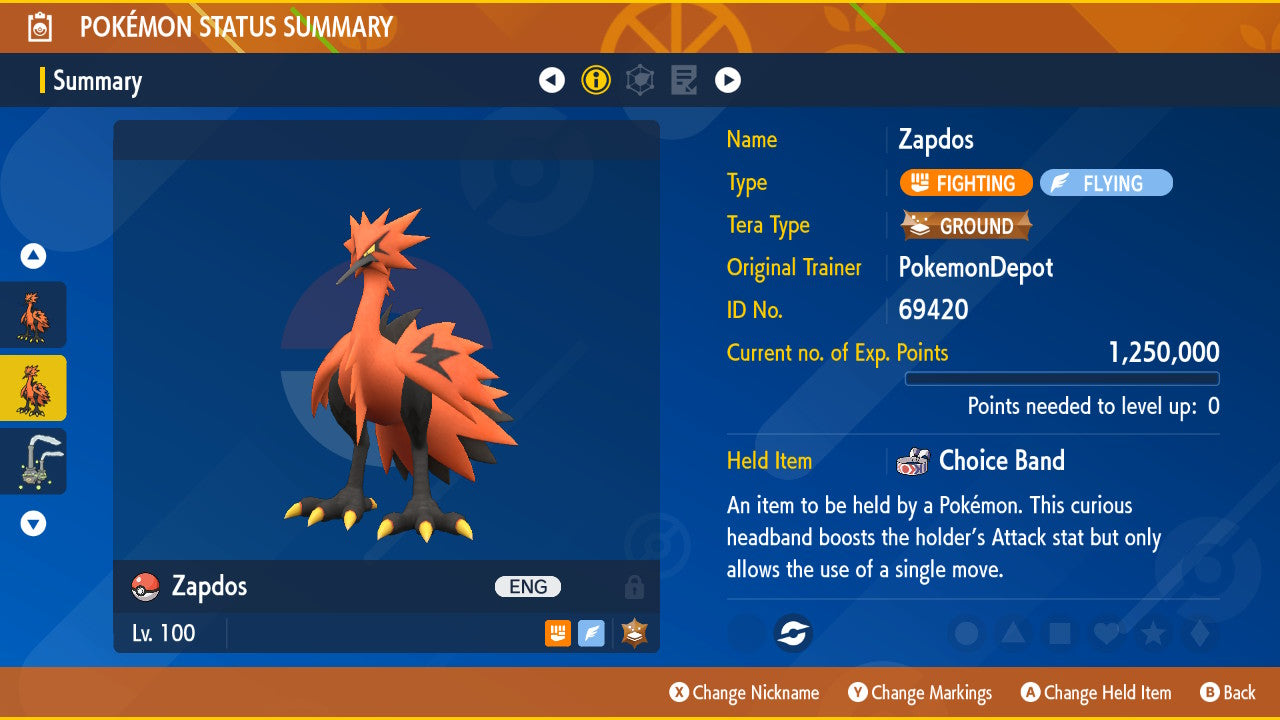
Task: Select the Galarian Weezing party thumbnail
Action: [33, 461]
